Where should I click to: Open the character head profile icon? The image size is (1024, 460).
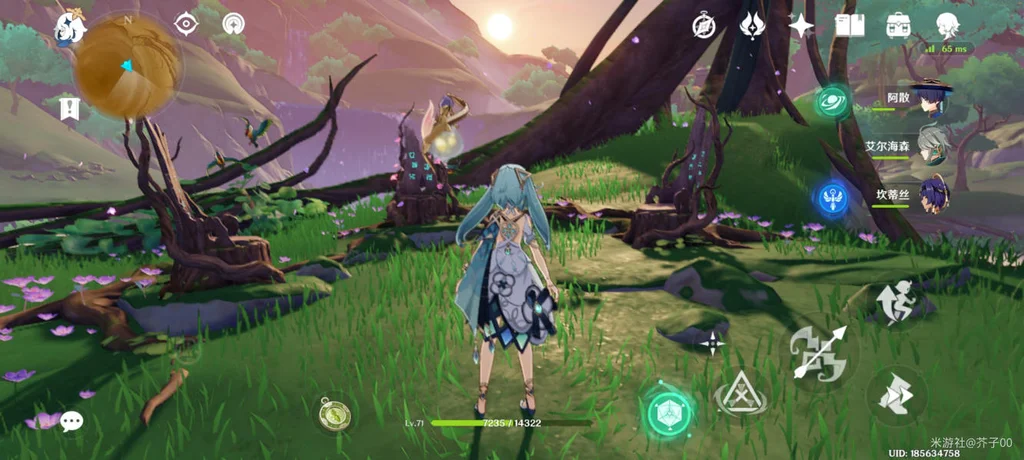point(947,25)
